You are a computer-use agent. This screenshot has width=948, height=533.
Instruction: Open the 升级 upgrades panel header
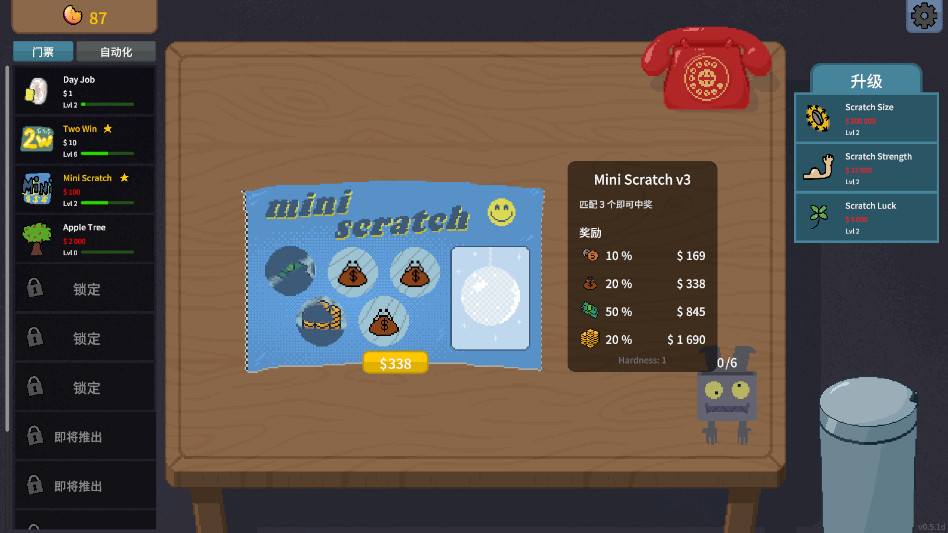[x=866, y=81]
